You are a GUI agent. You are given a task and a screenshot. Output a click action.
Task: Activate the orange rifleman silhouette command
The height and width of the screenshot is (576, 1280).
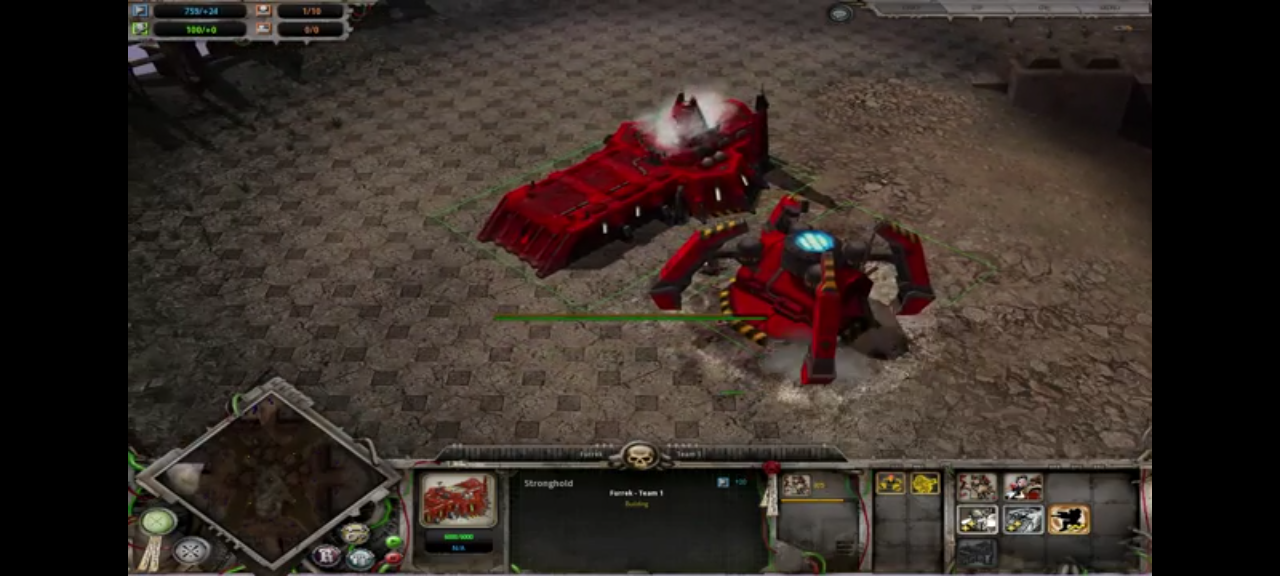(1069, 520)
